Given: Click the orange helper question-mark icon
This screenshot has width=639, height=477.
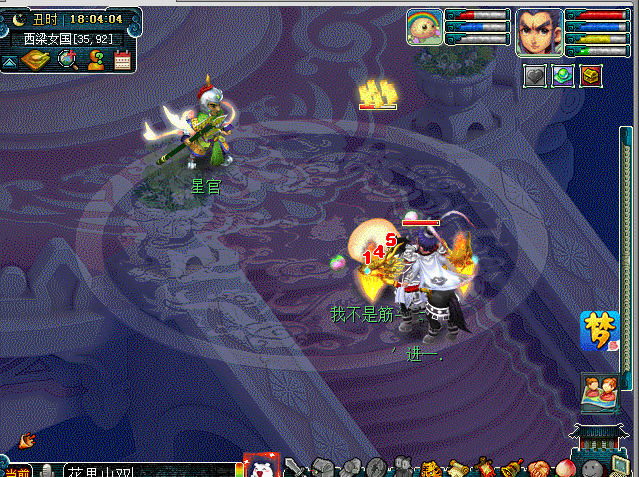Looking at the screenshot, I should 96,60.
